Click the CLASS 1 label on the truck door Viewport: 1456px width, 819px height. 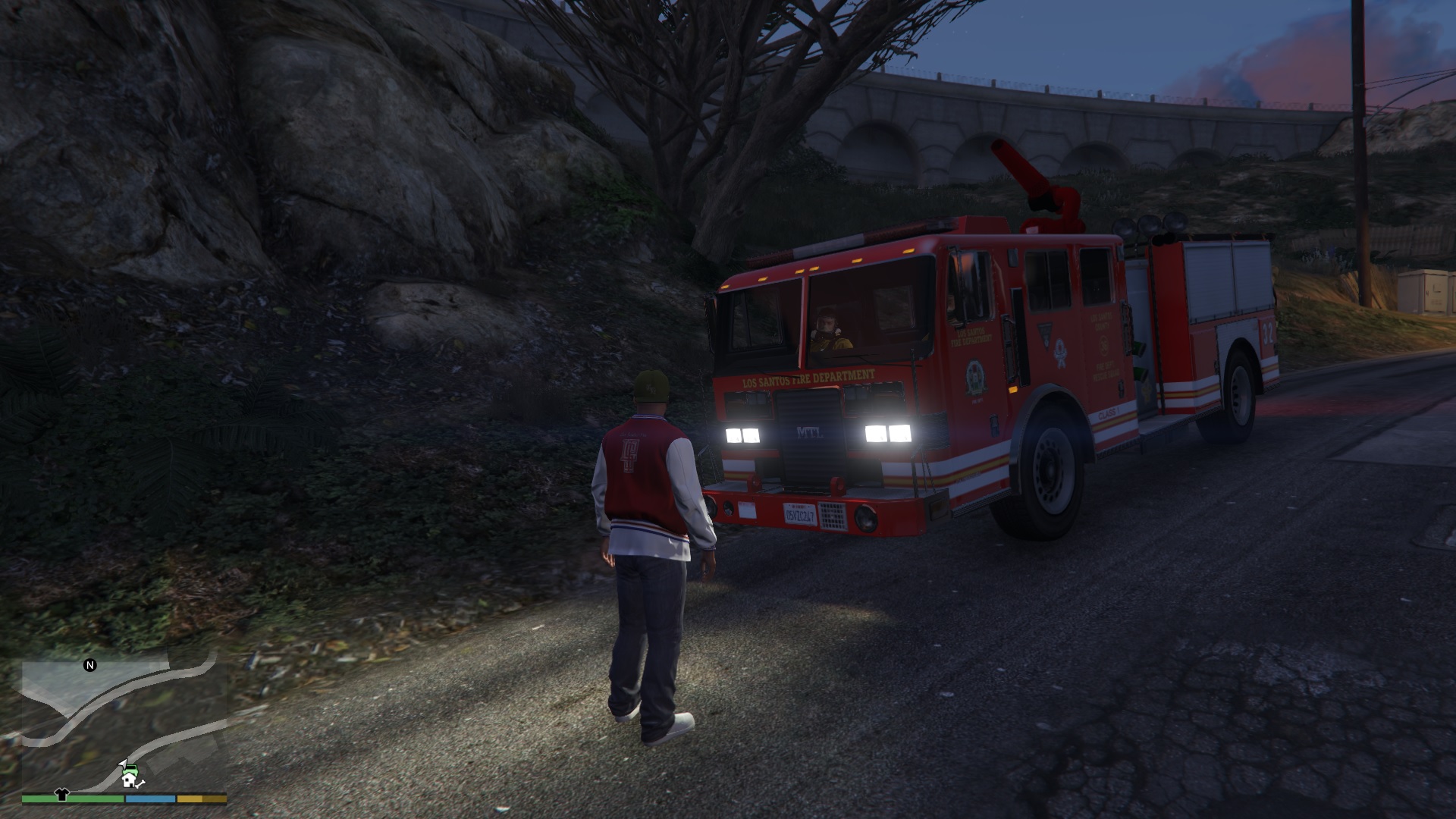tap(1107, 413)
